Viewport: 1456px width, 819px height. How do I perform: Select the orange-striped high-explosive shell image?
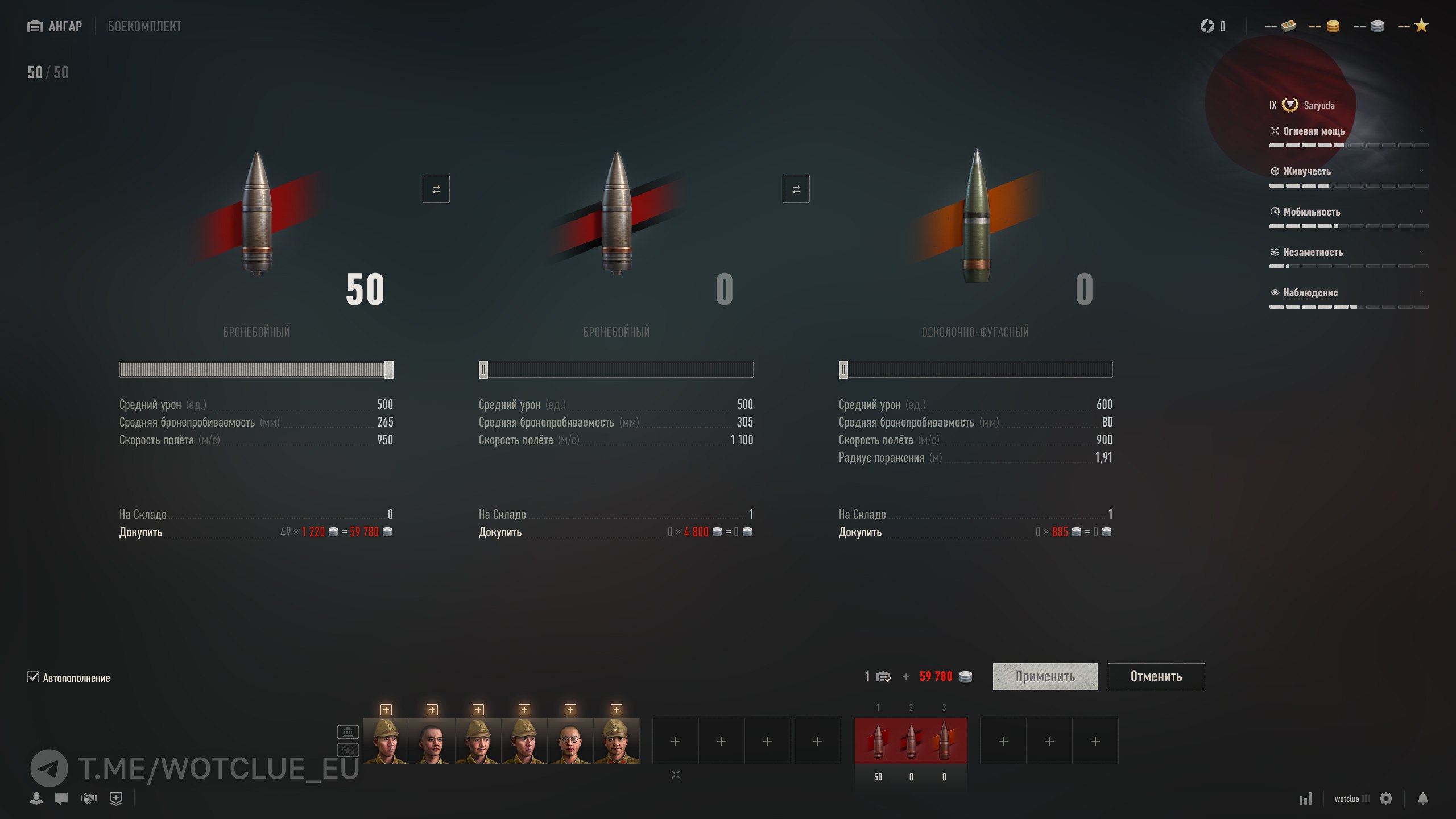coord(977,216)
